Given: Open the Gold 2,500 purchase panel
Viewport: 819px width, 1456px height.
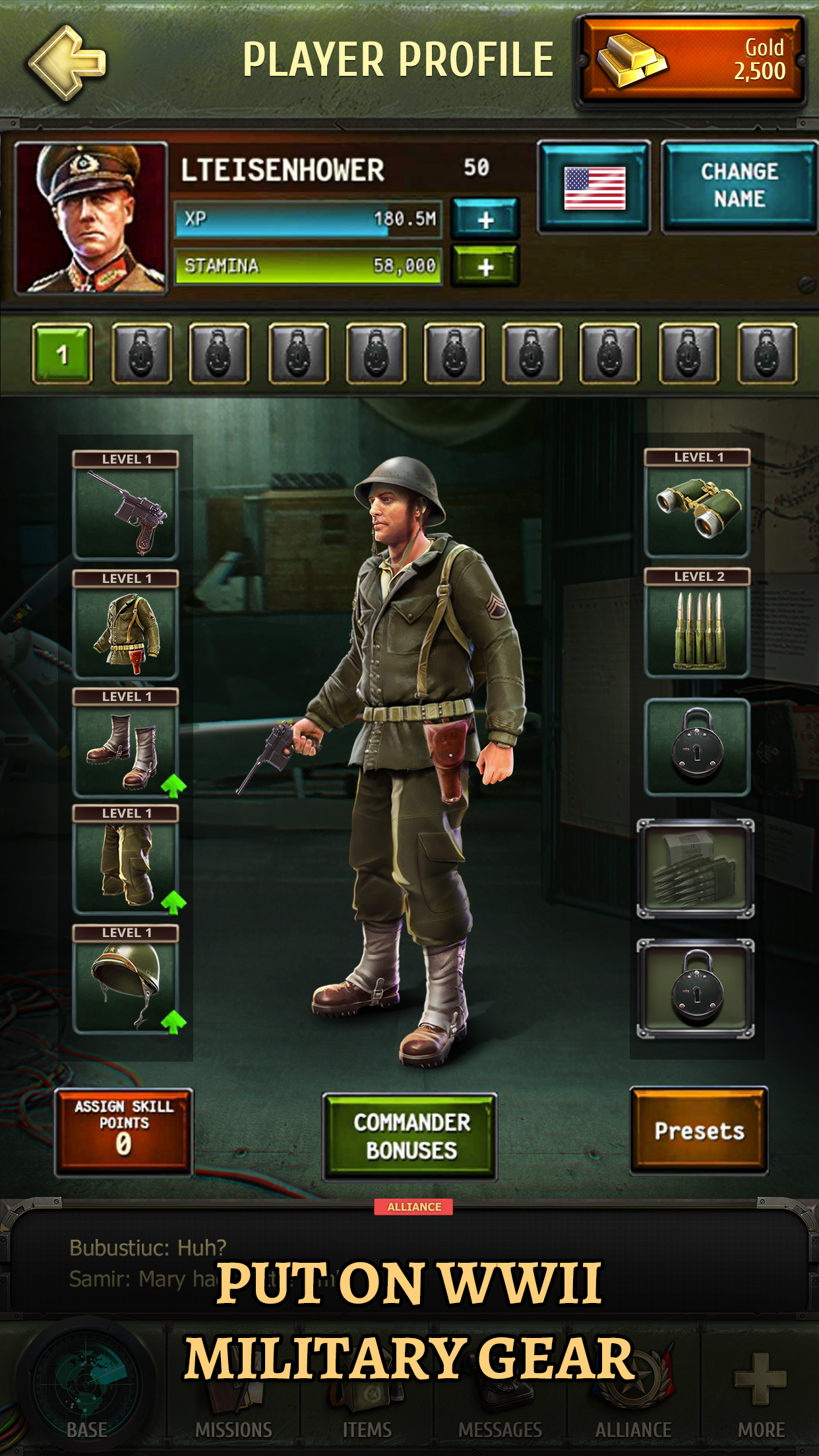Looking at the screenshot, I should 691,61.
